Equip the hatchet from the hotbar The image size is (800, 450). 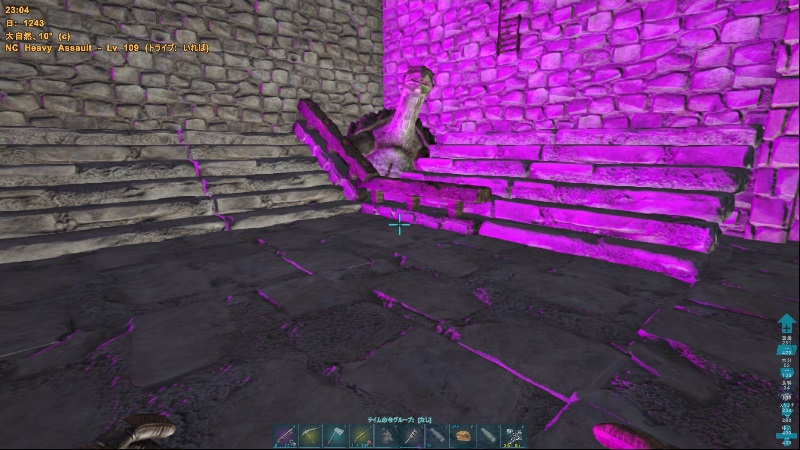(x=336, y=436)
